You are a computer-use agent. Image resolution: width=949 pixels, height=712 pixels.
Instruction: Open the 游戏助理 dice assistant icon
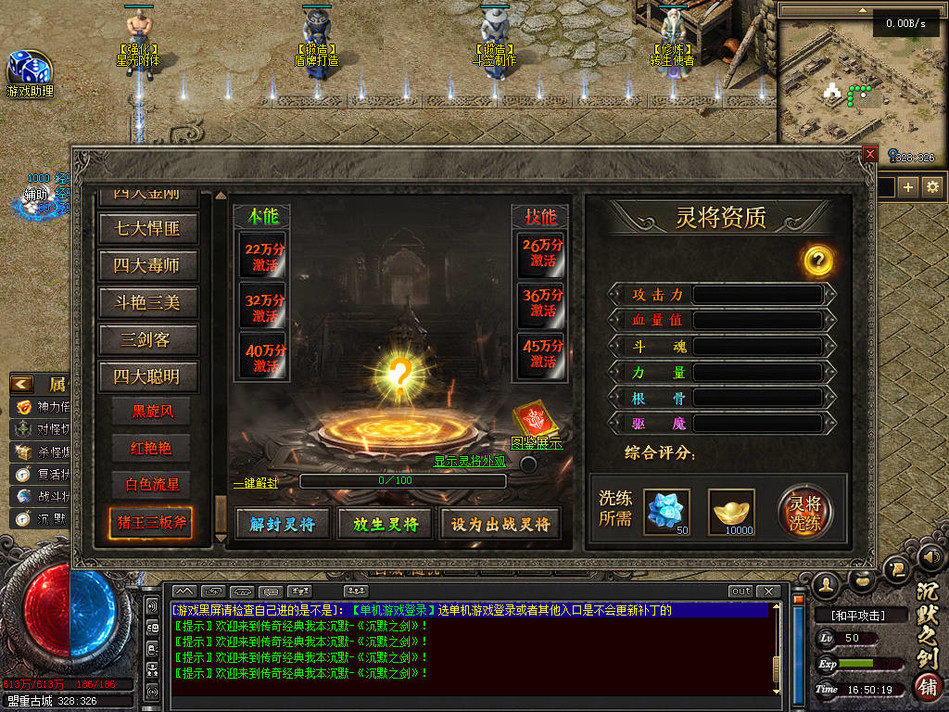[x=28, y=70]
